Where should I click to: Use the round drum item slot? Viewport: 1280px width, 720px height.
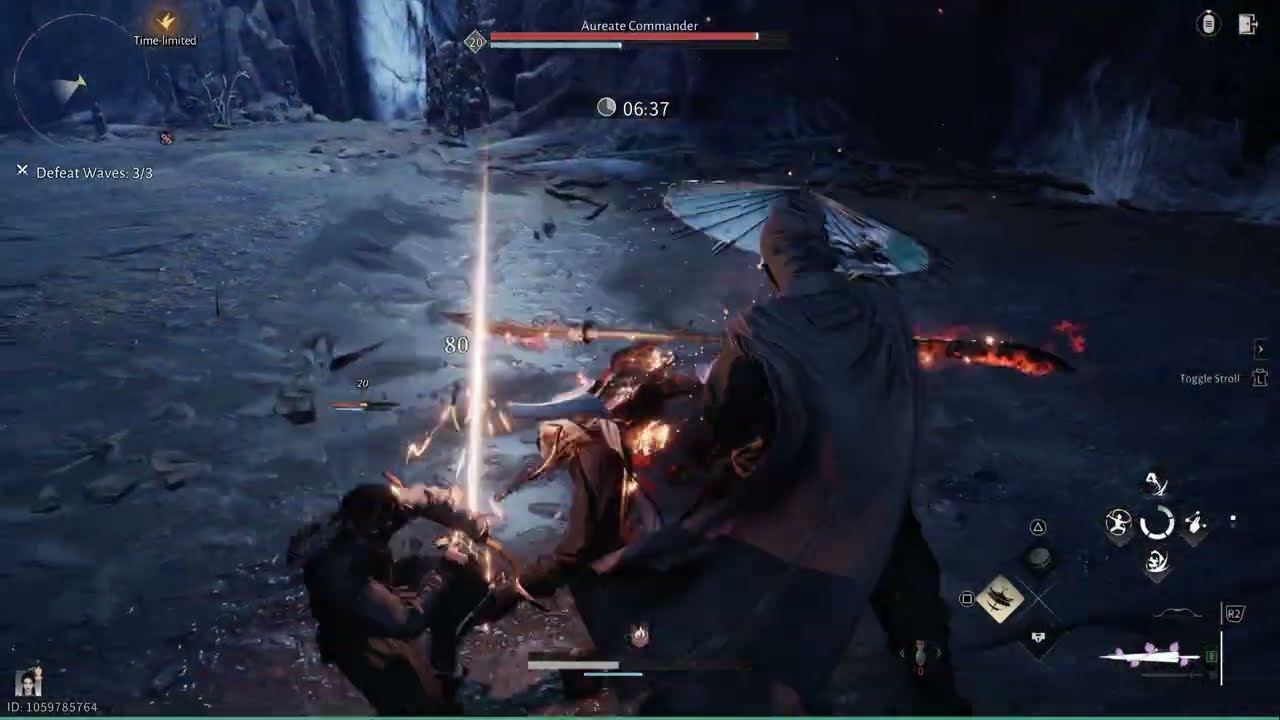click(1039, 558)
